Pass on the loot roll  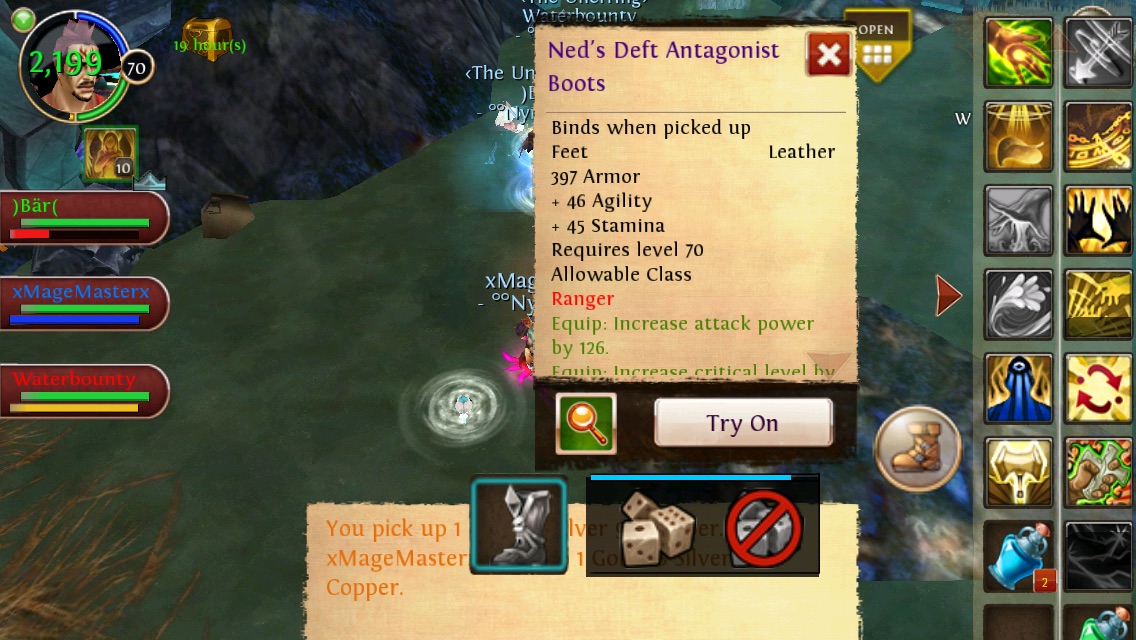click(x=765, y=528)
